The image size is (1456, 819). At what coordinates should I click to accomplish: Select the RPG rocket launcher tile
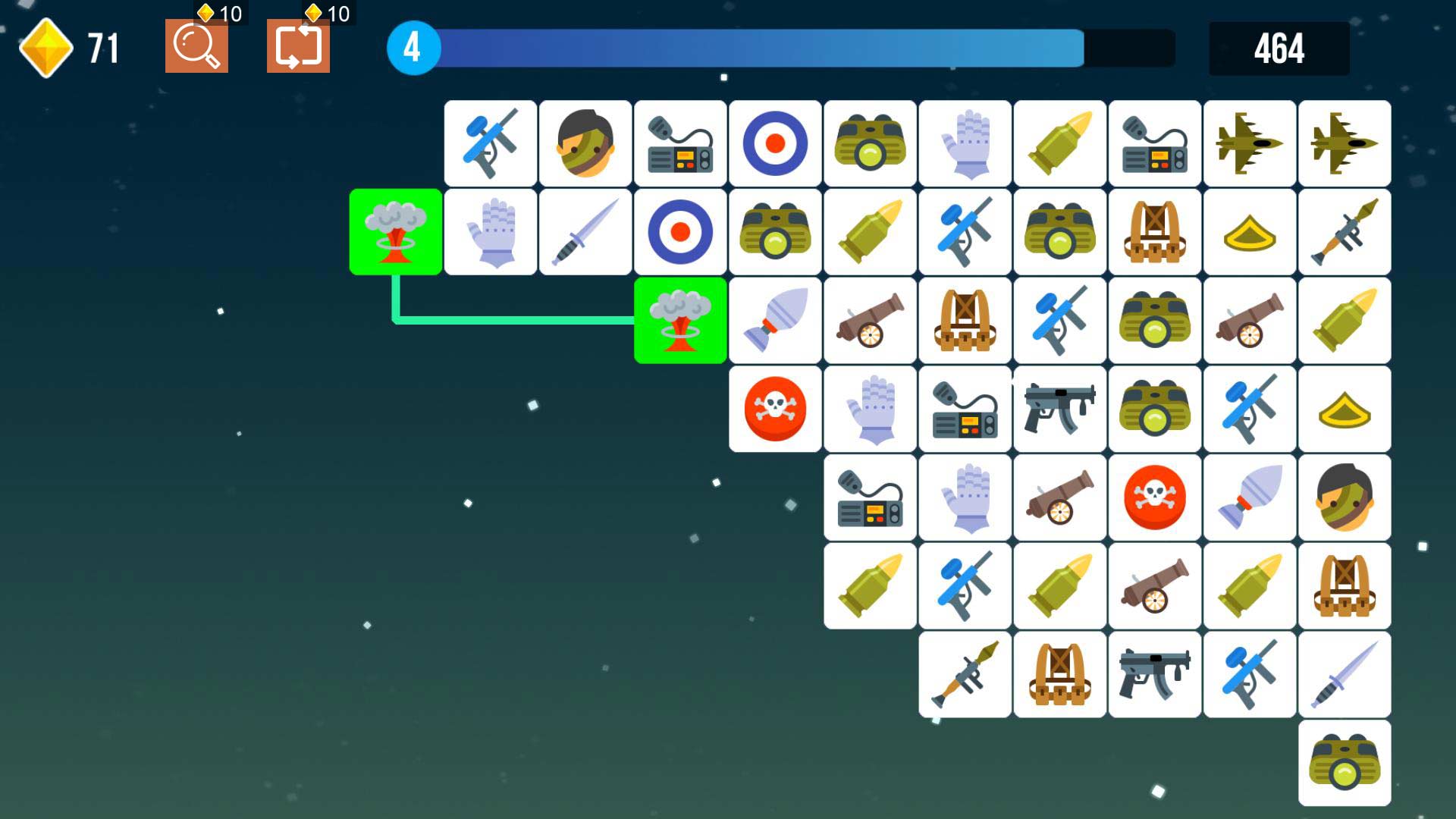tap(1345, 231)
